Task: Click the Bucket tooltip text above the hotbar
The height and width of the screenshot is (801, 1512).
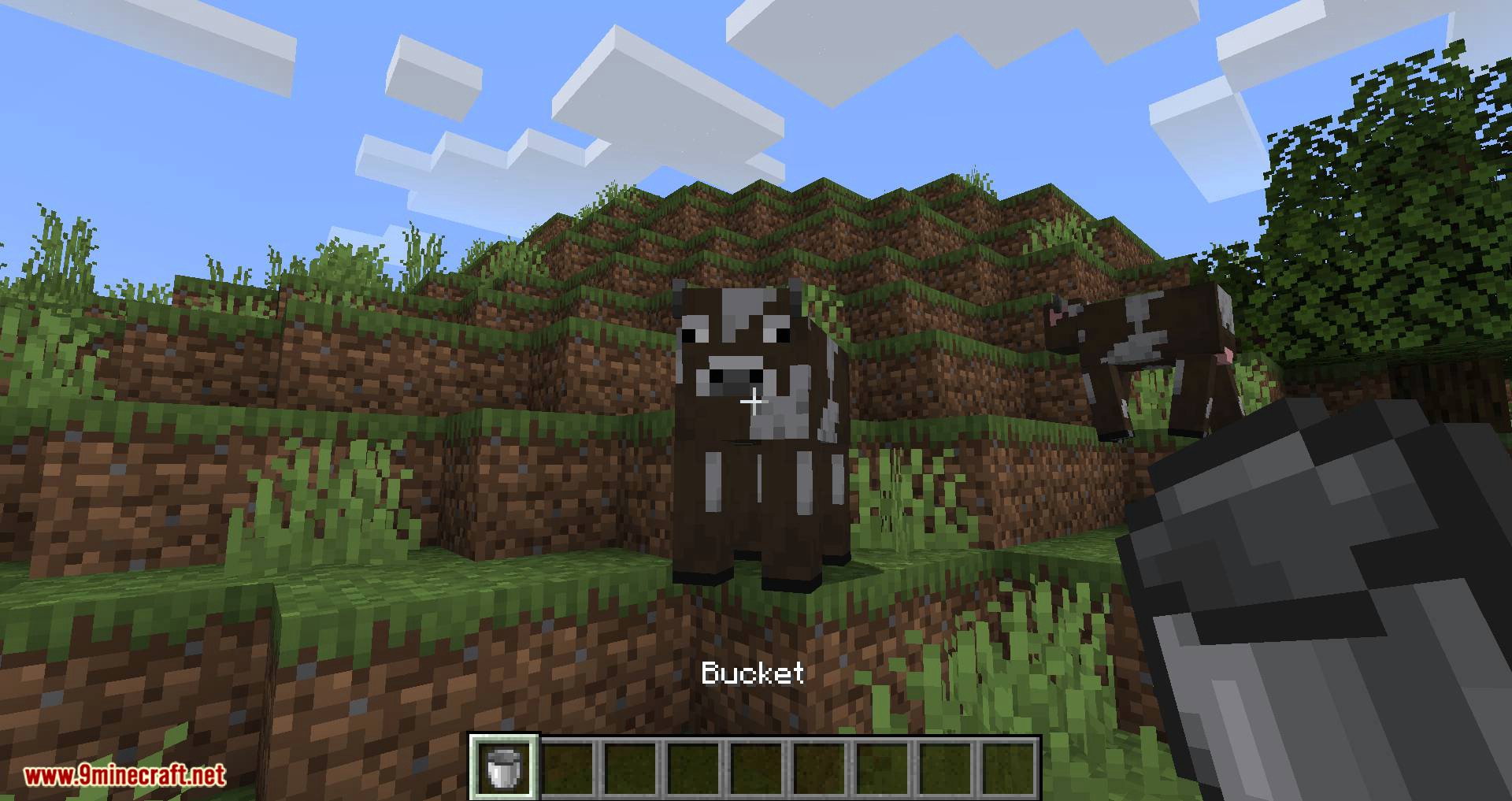Action: point(752,673)
